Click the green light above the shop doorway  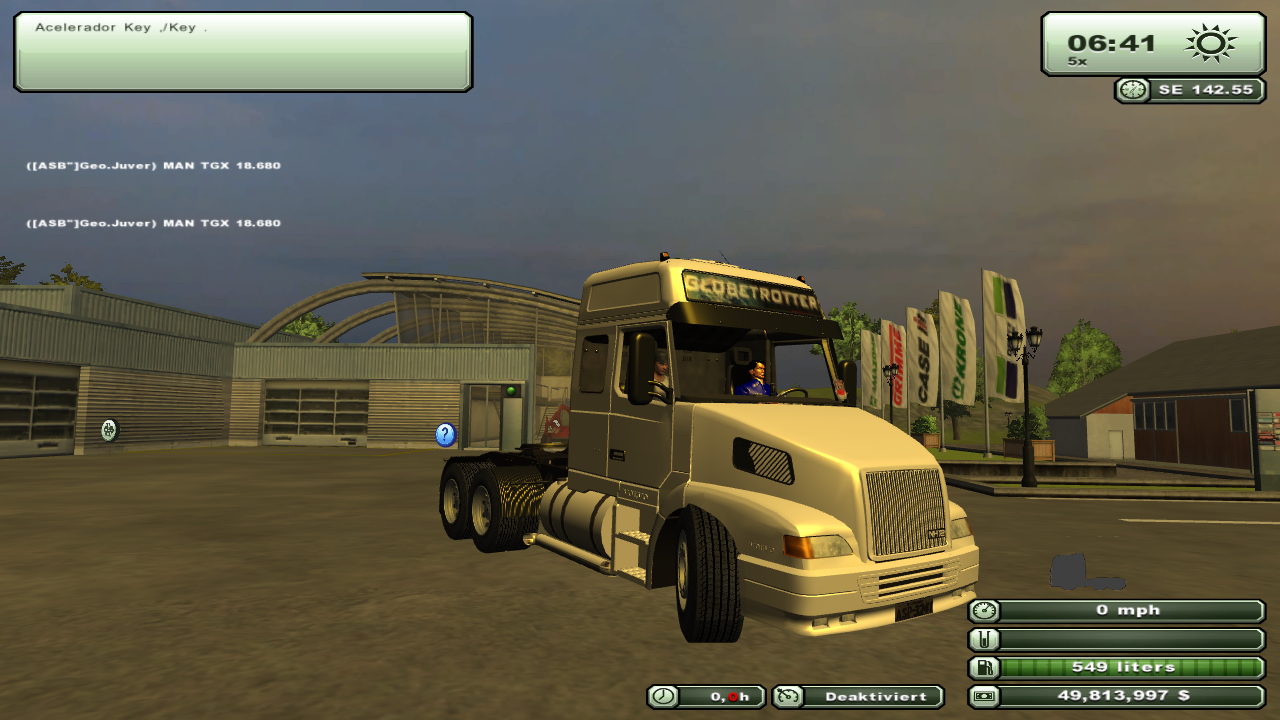[x=513, y=390]
